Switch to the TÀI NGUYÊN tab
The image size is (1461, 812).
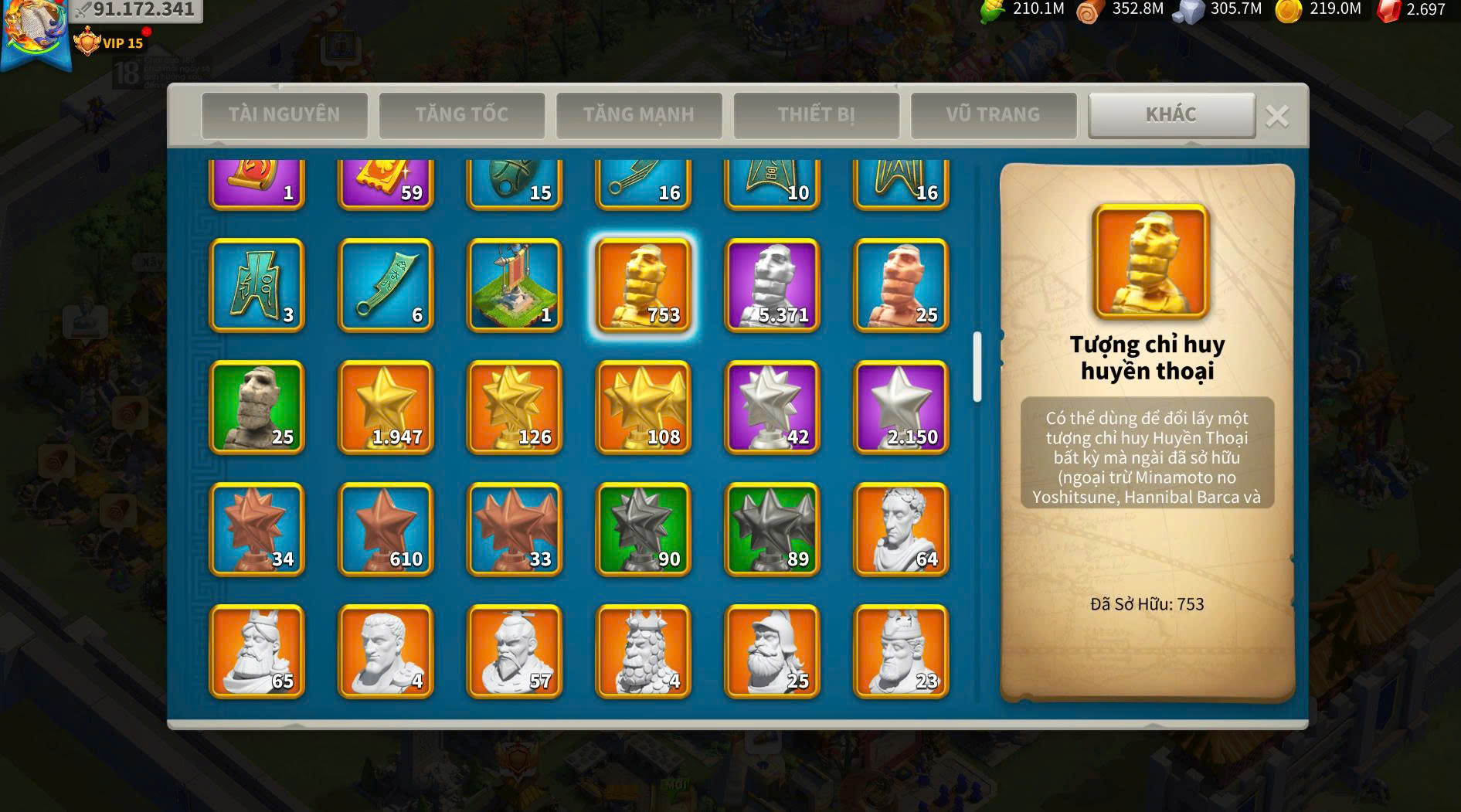(284, 115)
